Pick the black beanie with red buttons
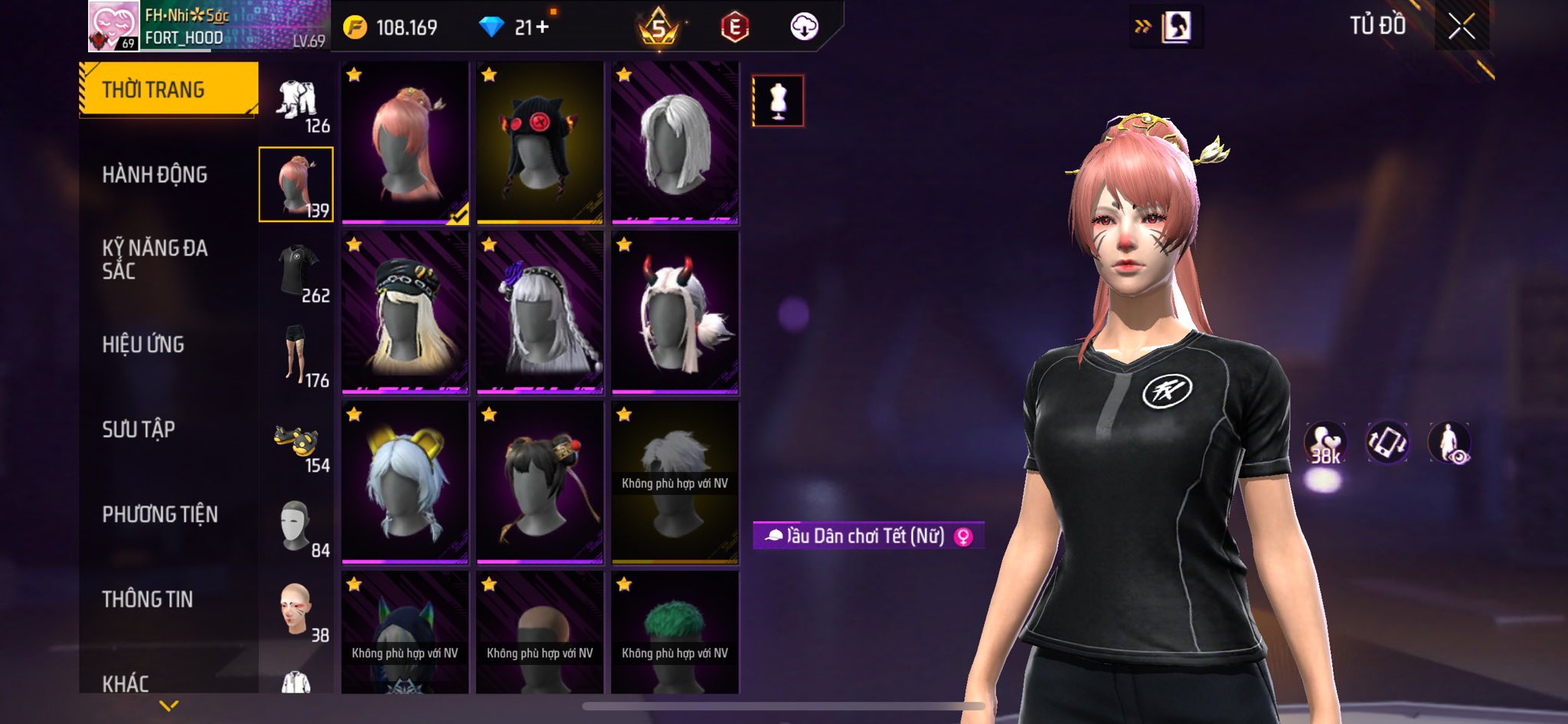This screenshot has height=724, width=1568. [540, 143]
